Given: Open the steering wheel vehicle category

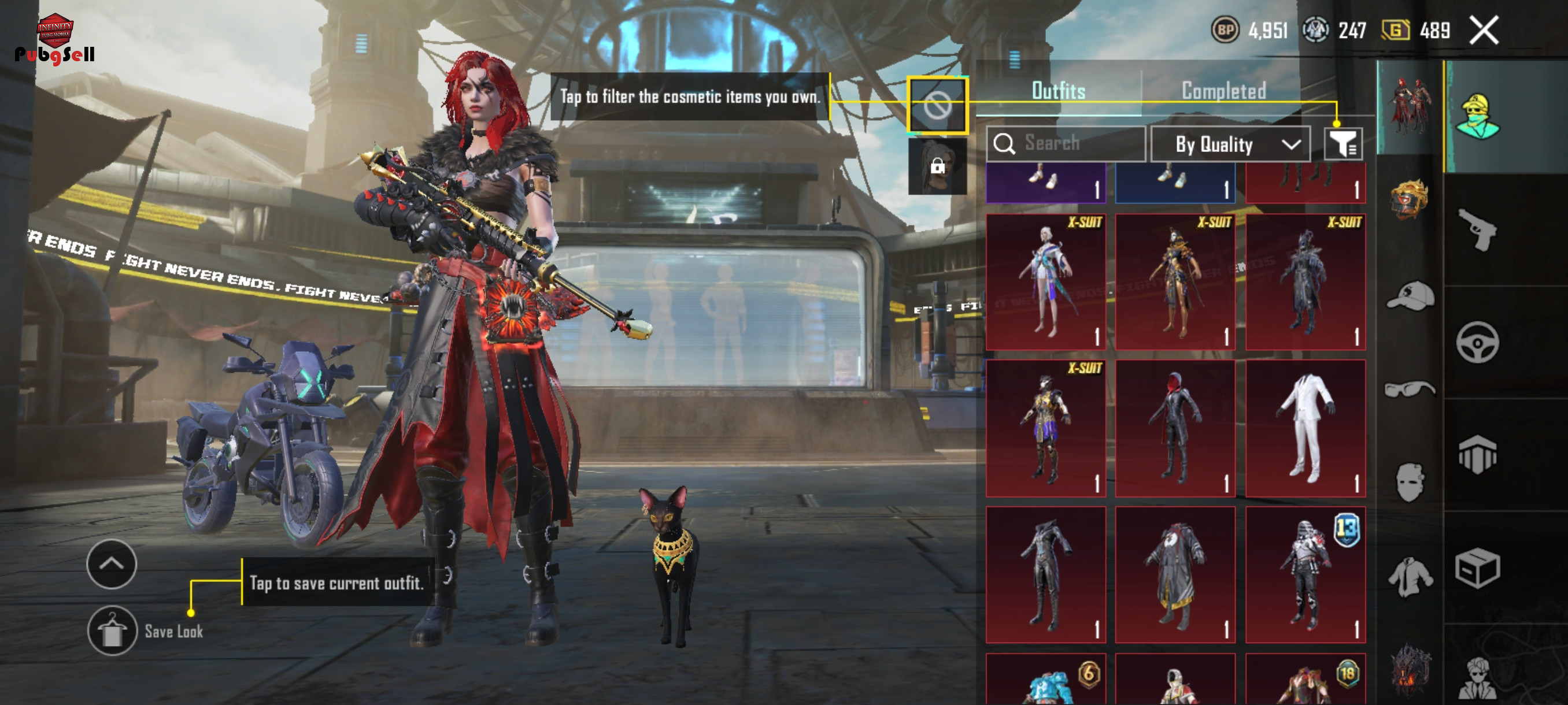Looking at the screenshot, I should pos(1477,343).
